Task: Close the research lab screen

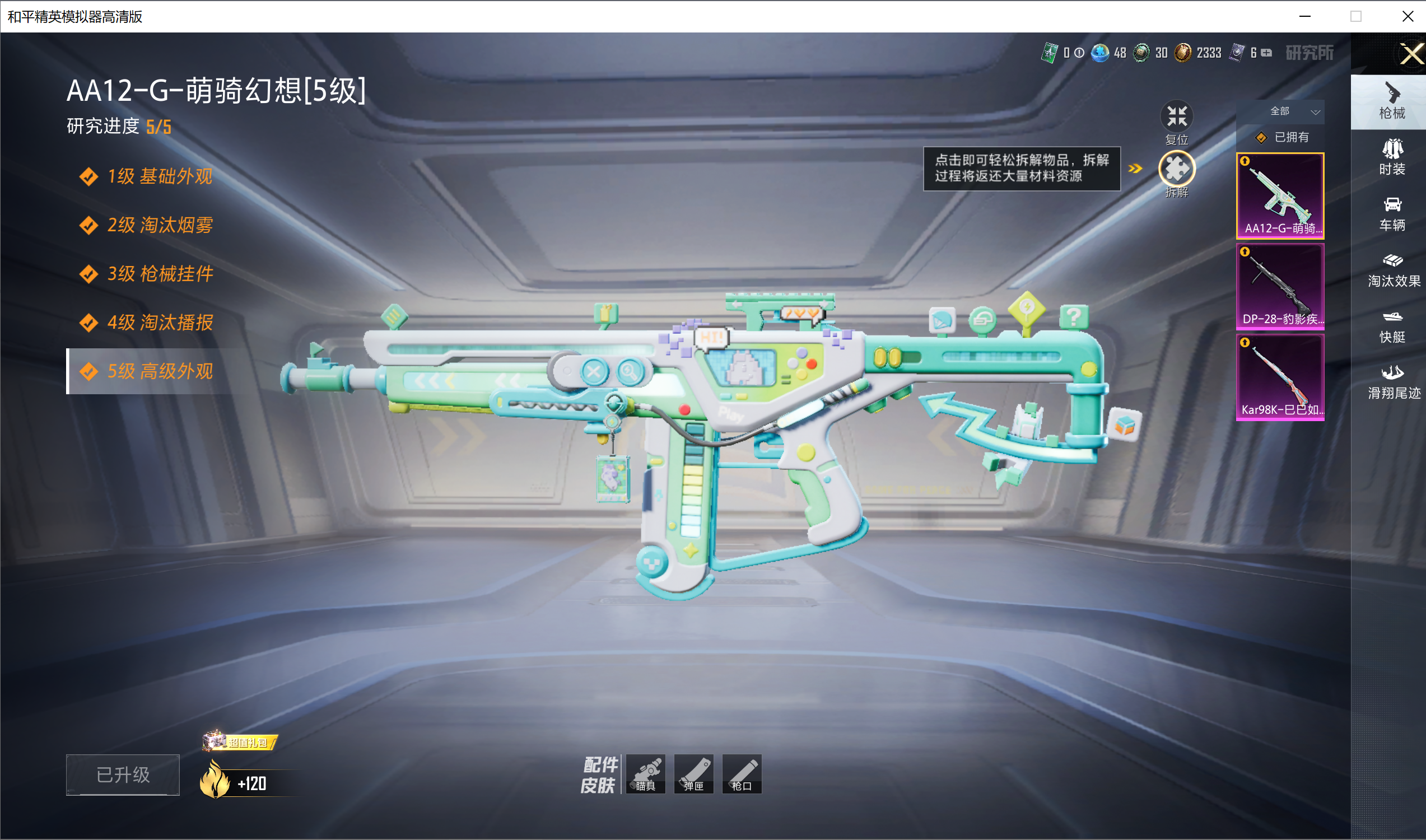Action: point(1411,54)
